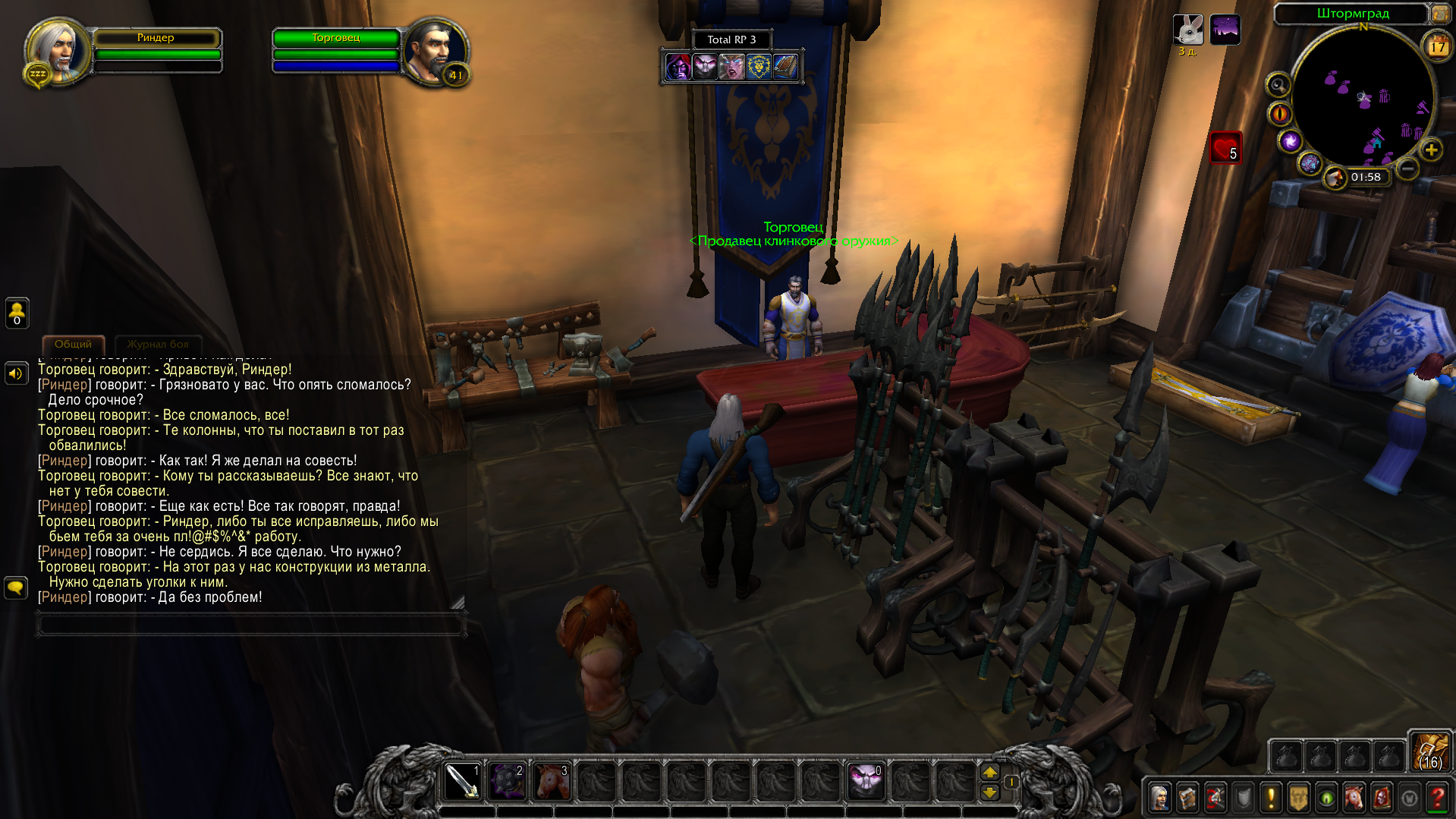Open the quest log exclamation mark button
This screenshot has width=1456, height=819.
[1271, 798]
